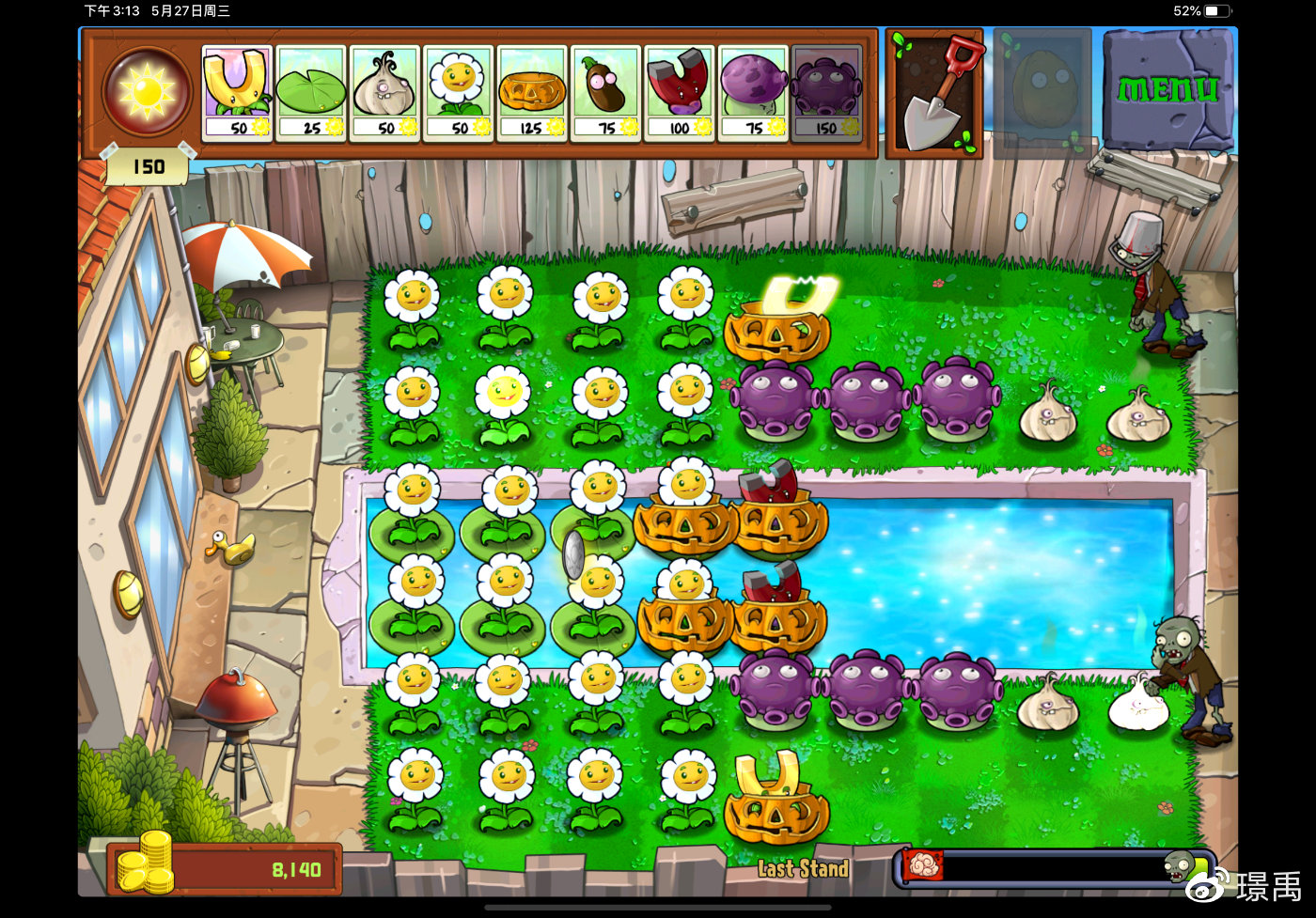Viewport: 1316px width, 918px height.
Task: Select the Gold Magnet seed packet
Action: pos(237,93)
